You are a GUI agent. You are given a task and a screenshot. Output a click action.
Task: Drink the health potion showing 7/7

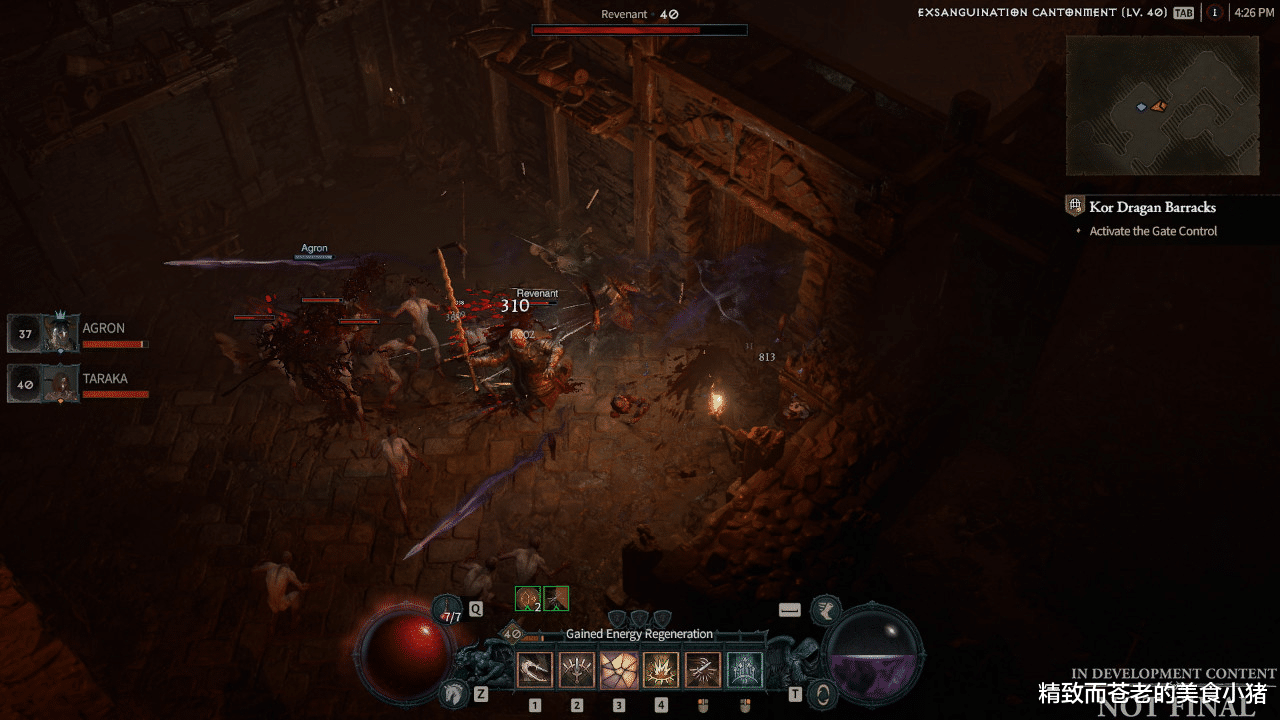click(448, 613)
